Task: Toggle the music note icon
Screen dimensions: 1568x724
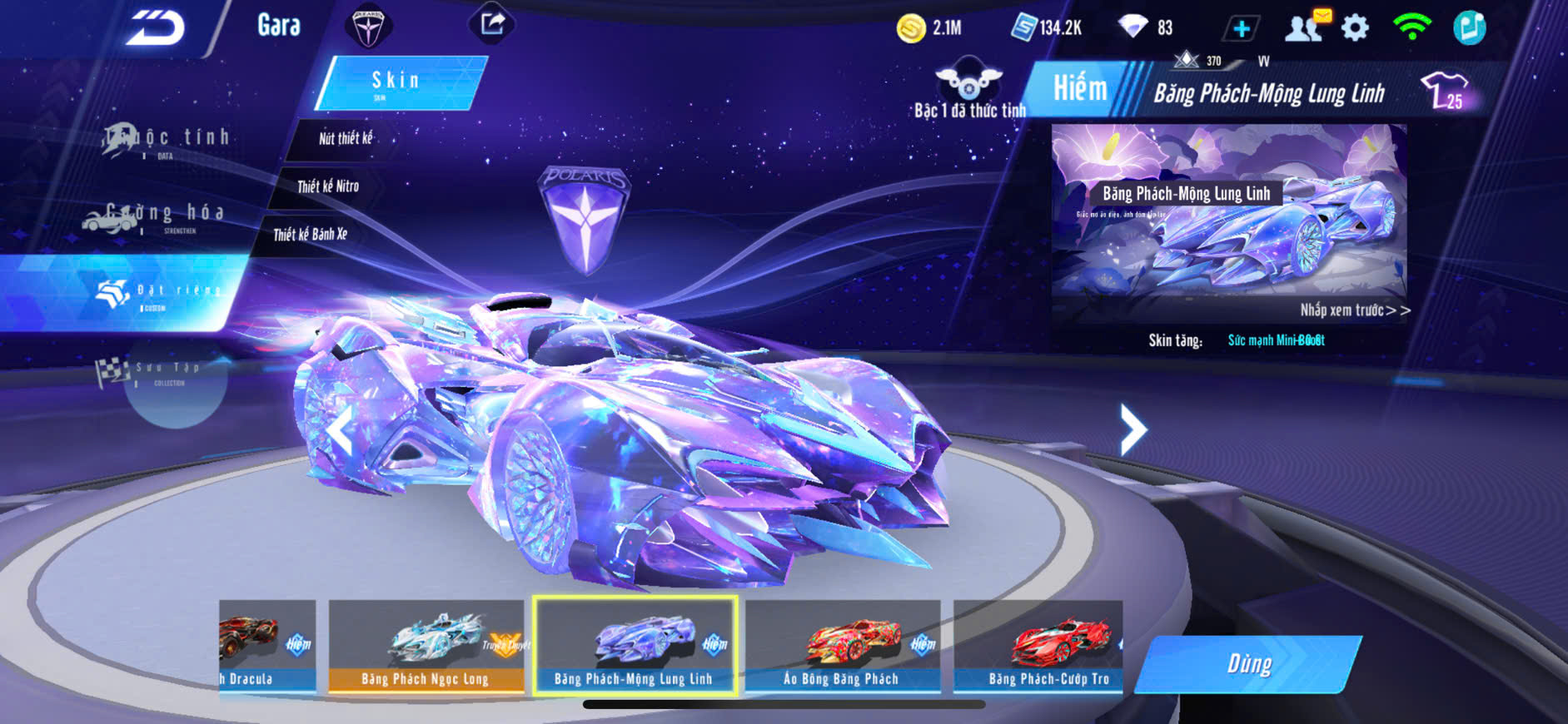Action: click(1469, 27)
